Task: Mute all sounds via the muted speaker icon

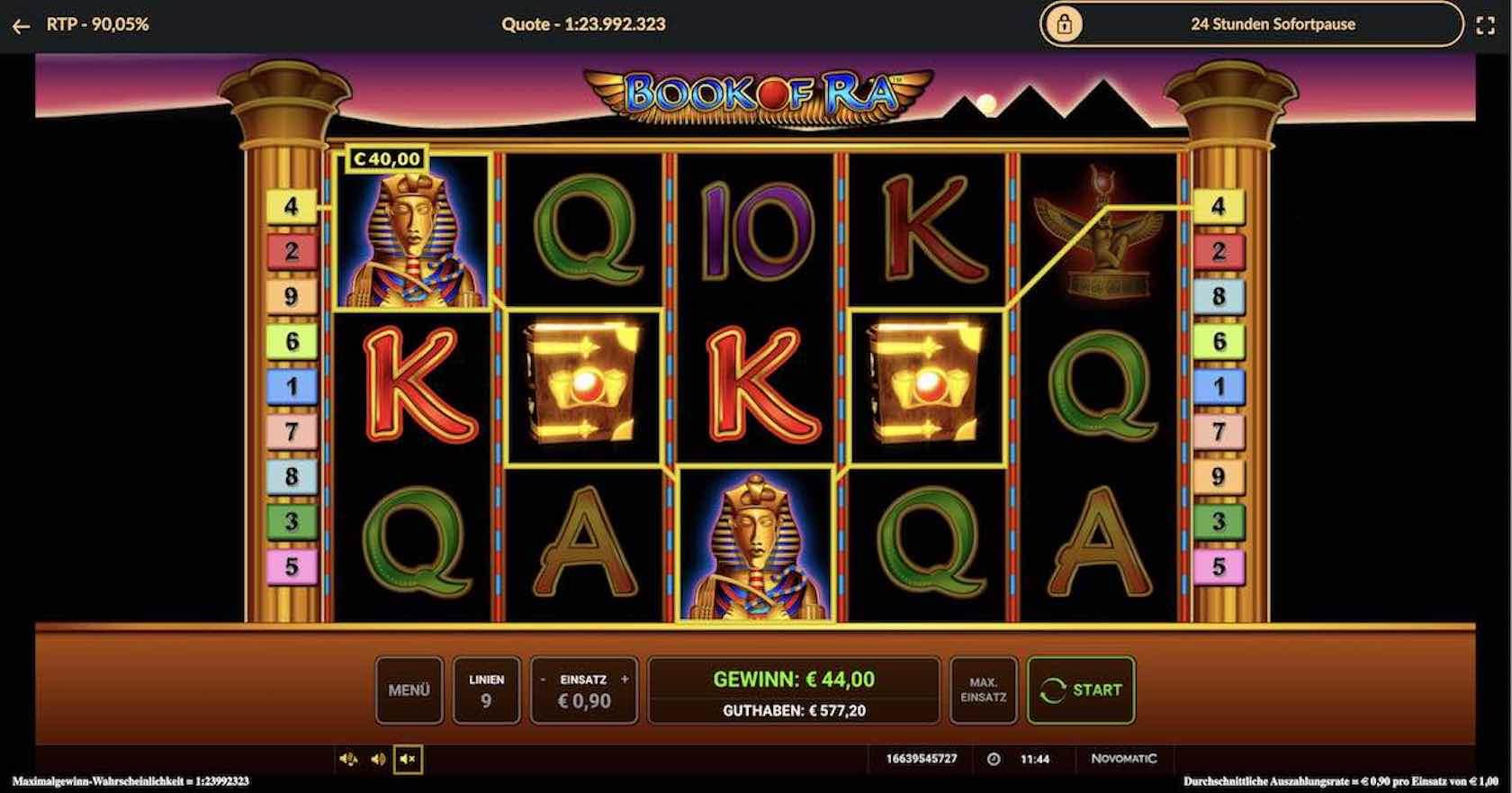Action: (407, 759)
